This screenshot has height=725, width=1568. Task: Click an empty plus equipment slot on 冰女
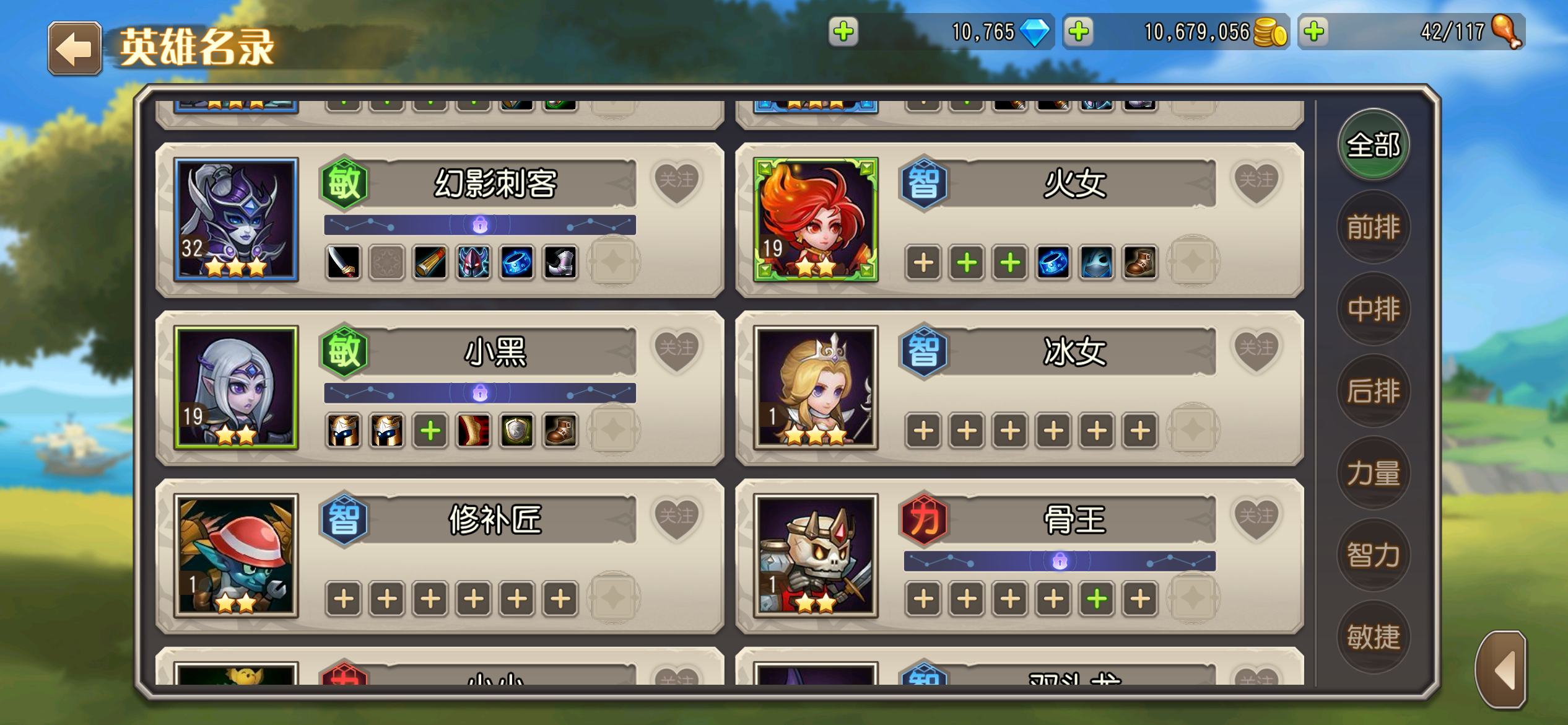922,430
